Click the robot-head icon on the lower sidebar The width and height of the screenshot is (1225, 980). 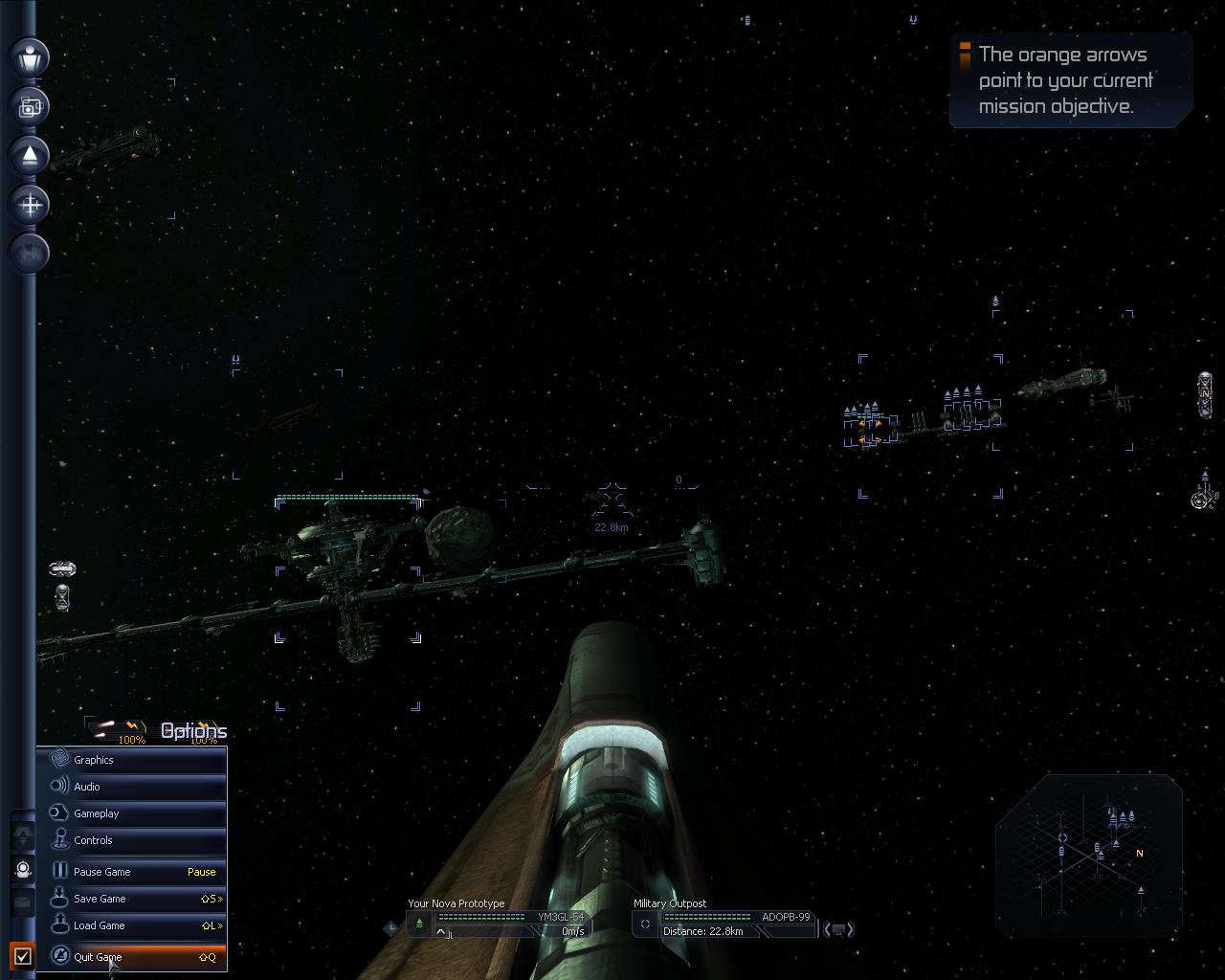coord(23,869)
